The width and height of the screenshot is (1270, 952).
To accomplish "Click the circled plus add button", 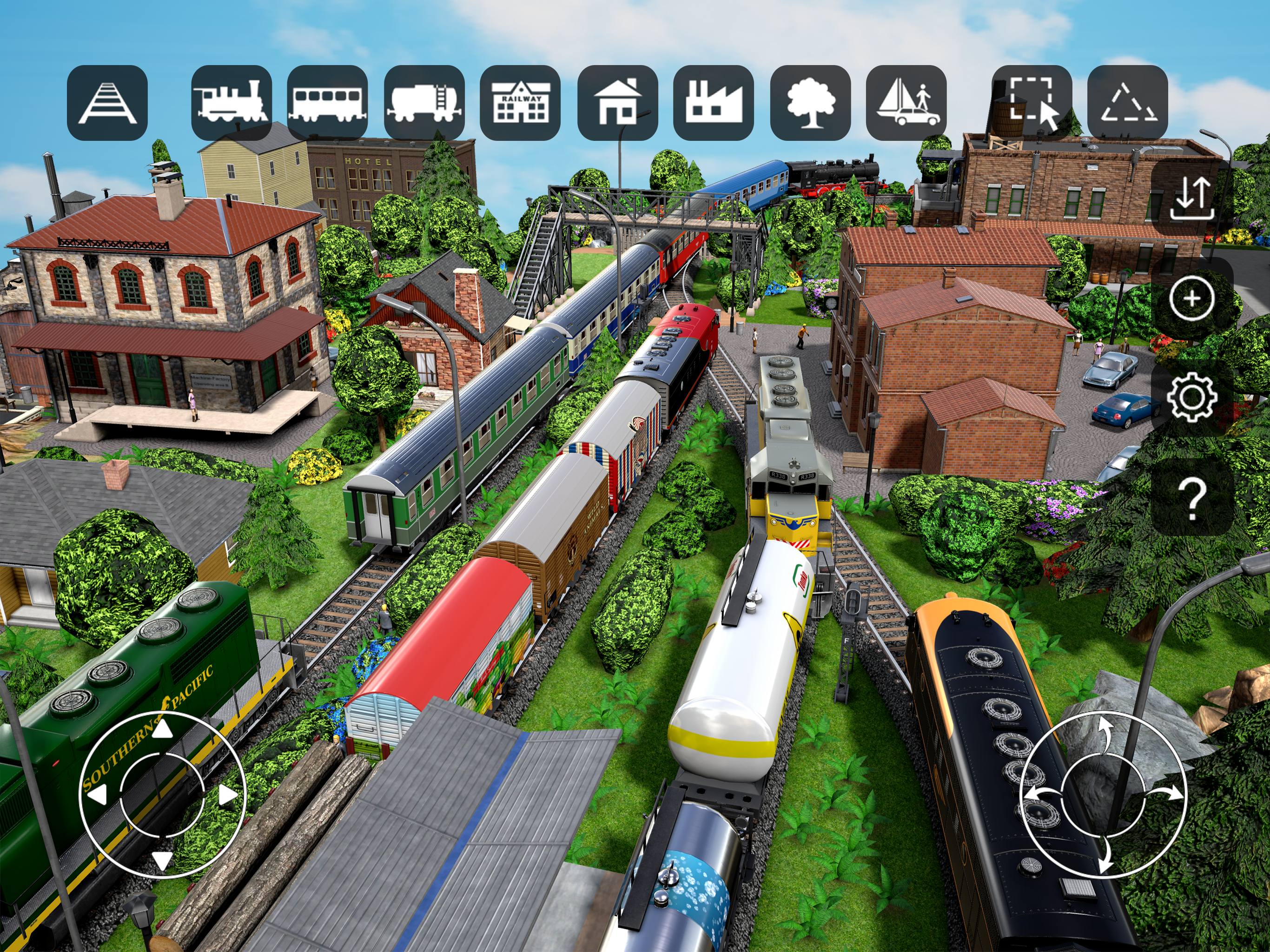I will pyautogui.click(x=1192, y=298).
